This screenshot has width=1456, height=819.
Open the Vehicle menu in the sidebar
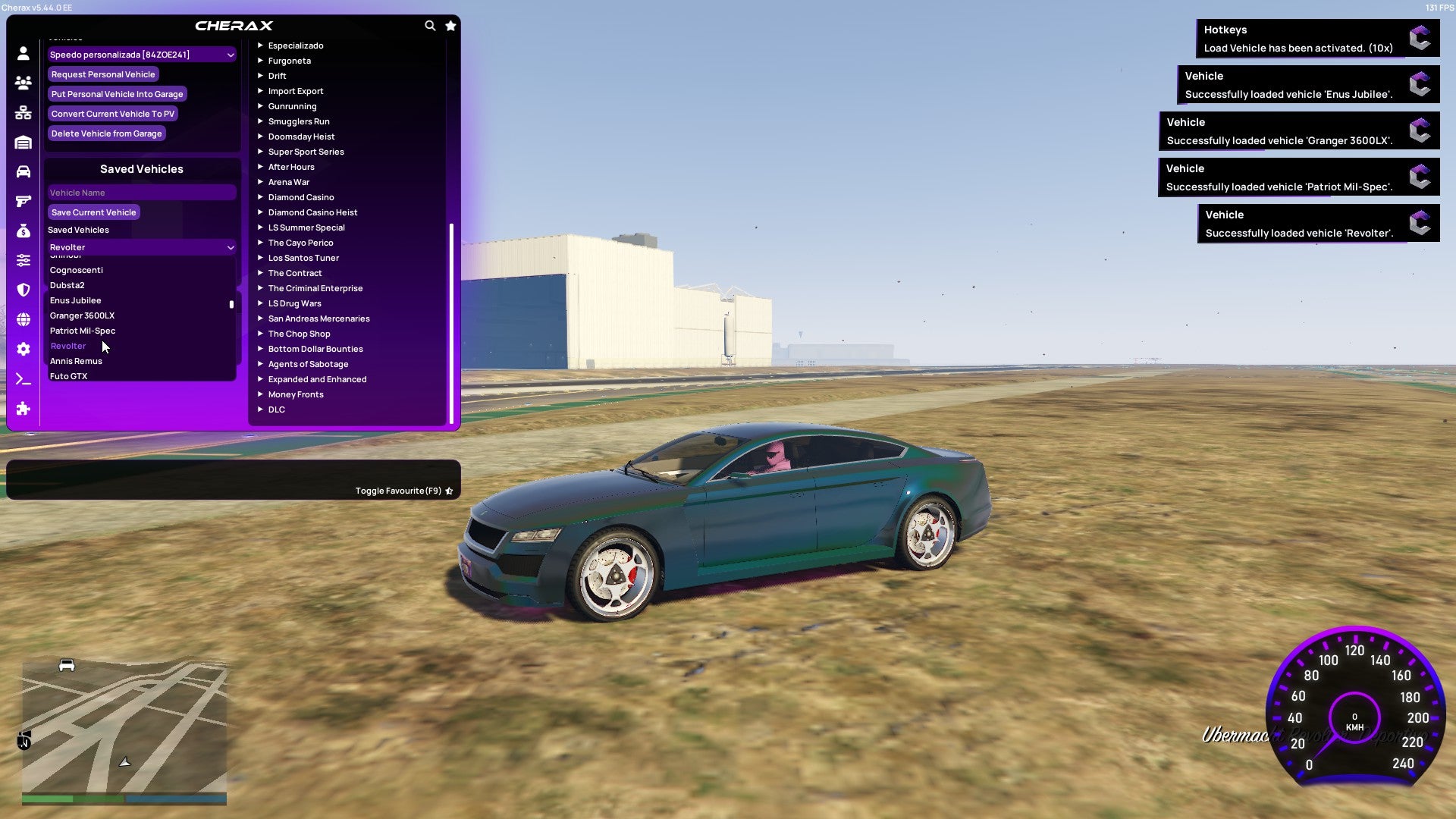[23, 174]
